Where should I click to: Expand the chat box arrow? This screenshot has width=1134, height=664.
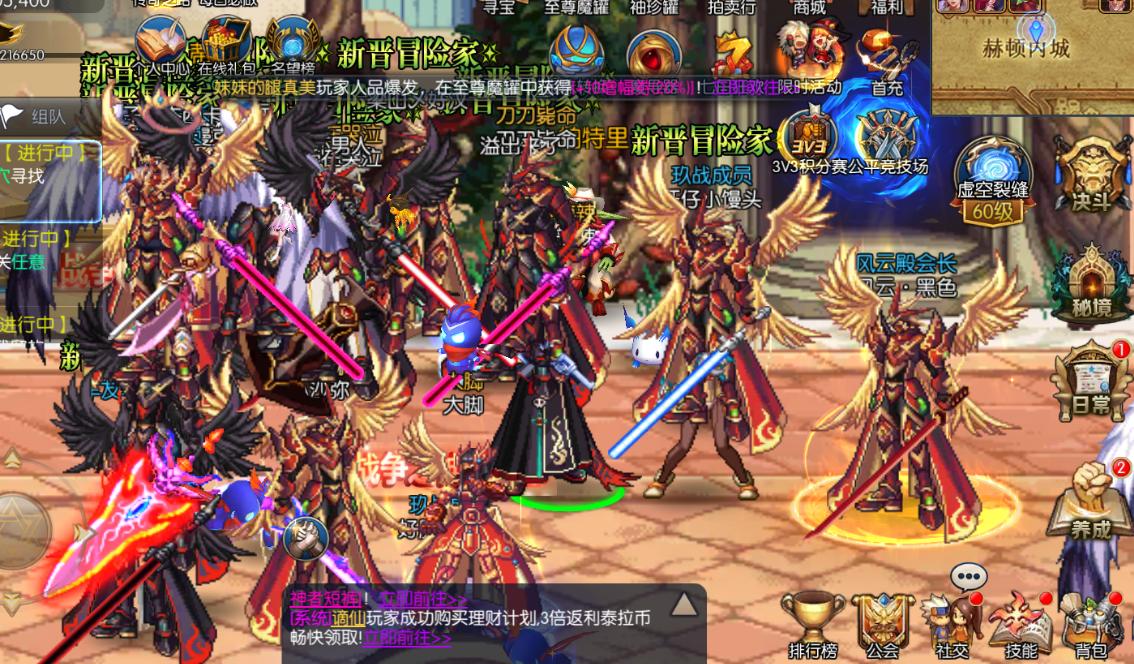pyautogui.click(x=683, y=603)
